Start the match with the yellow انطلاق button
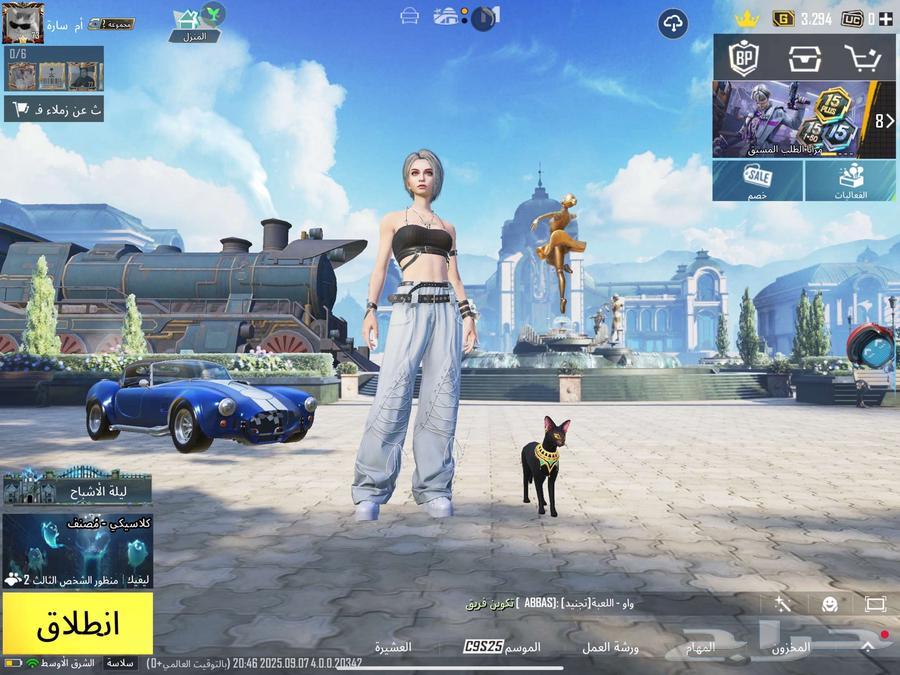Image resolution: width=900 pixels, height=675 pixels. tap(77, 623)
